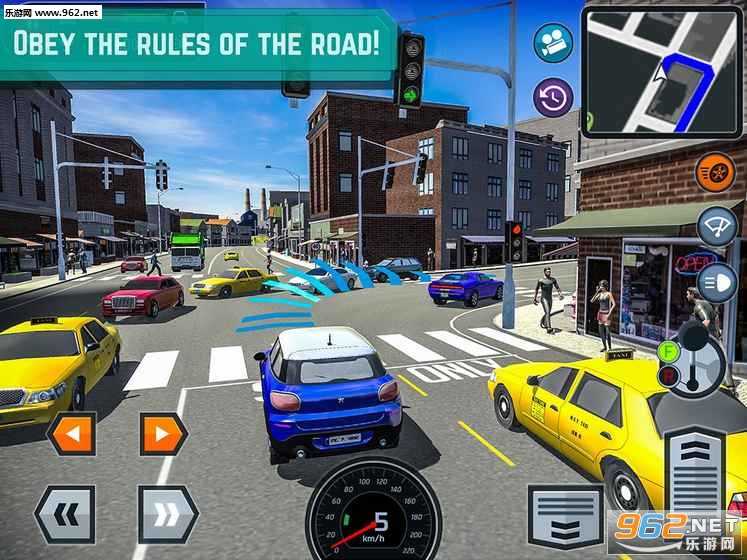Turn on the windshield wipers
Viewport: 747px width, 560px height.
[716, 227]
